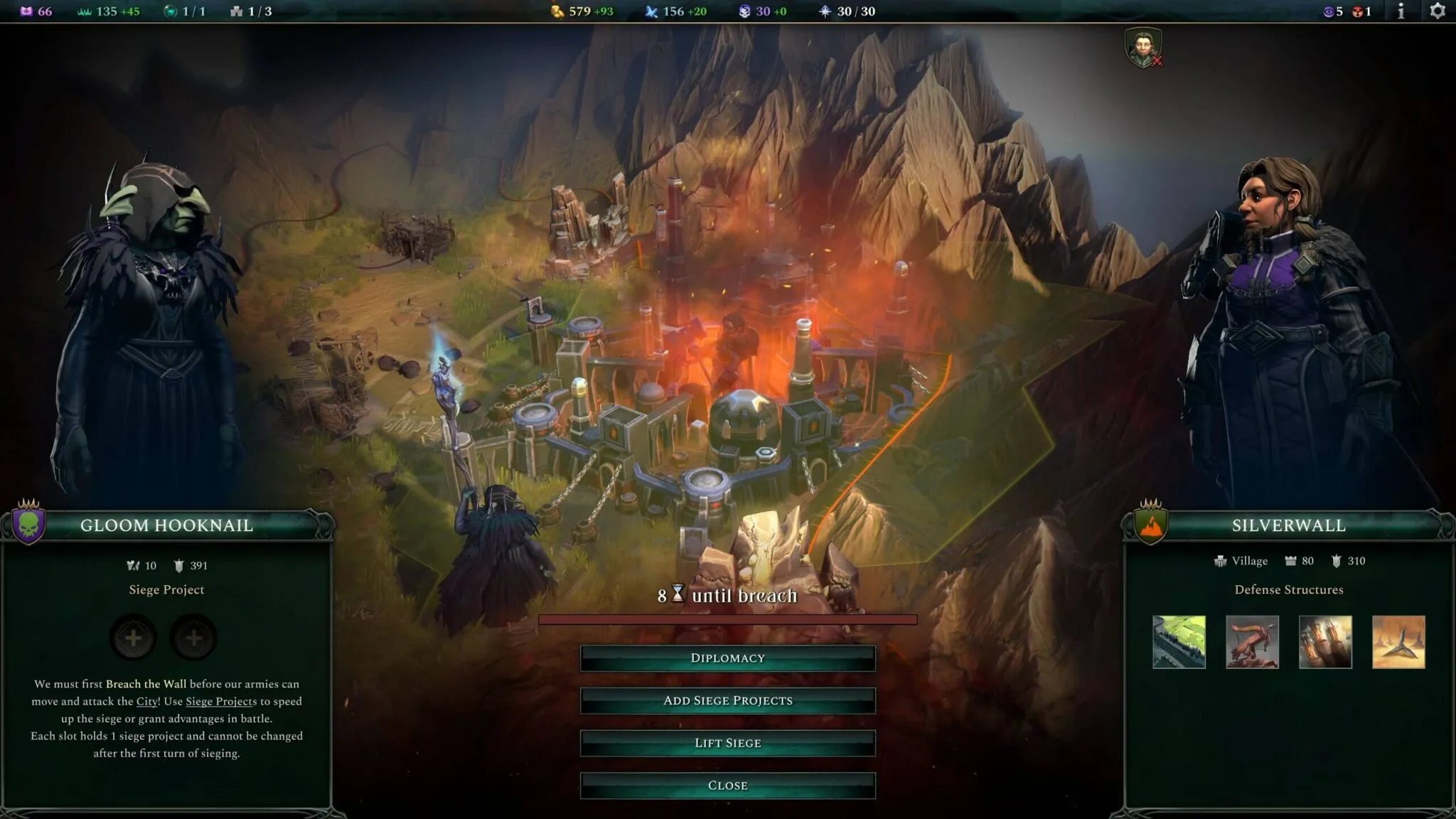Click the first empty siege project plus slot
This screenshot has height=819, width=1456.
132,638
